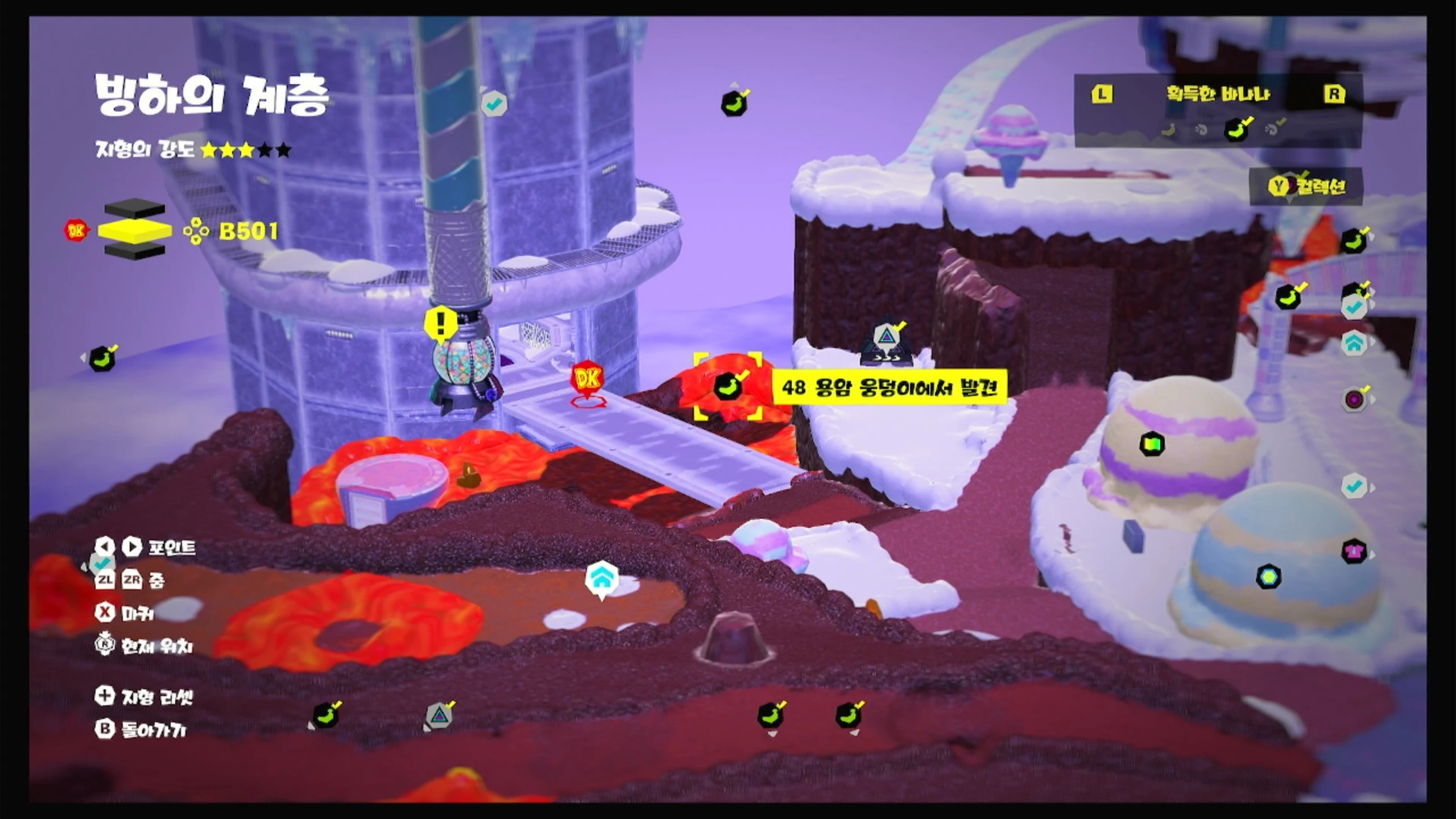Image resolution: width=1456 pixels, height=819 pixels.
Task: Open the 컬렉션 collection button
Action: (x=1307, y=186)
